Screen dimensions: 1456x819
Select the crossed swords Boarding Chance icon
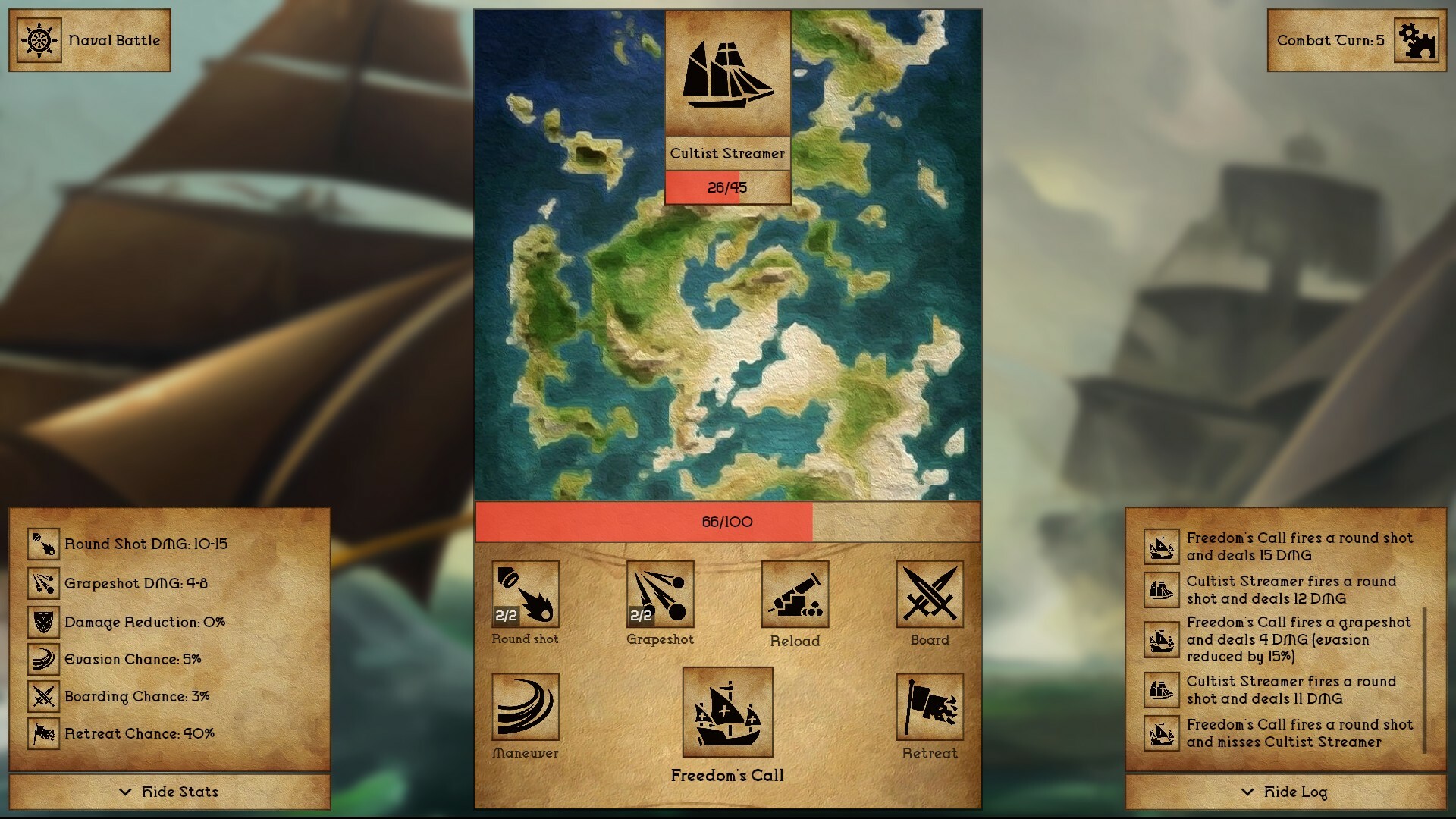click(x=43, y=695)
